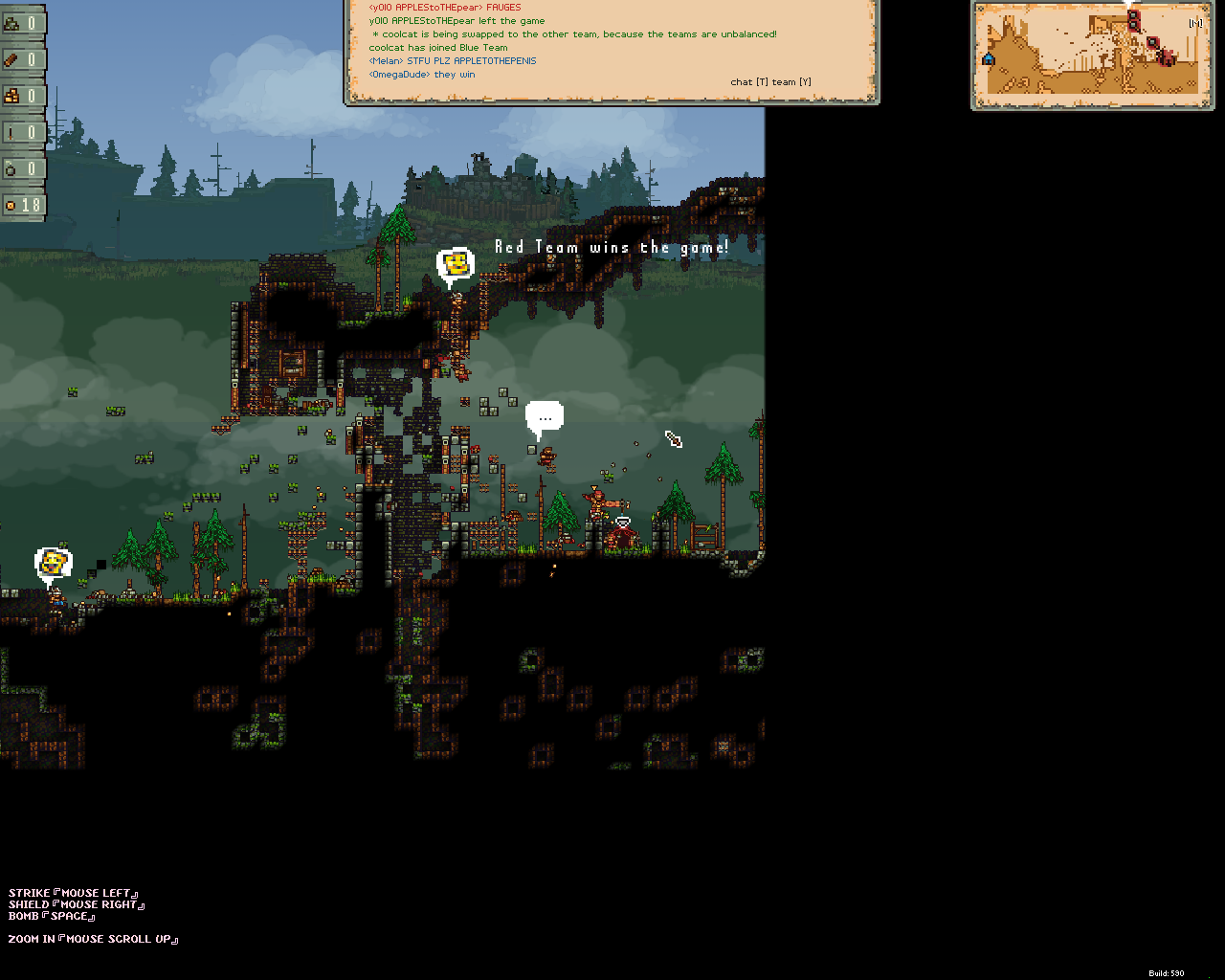The image size is (1225, 980).
Task: Select the blue tent marker on the minimap
Action: pos(988,59)
